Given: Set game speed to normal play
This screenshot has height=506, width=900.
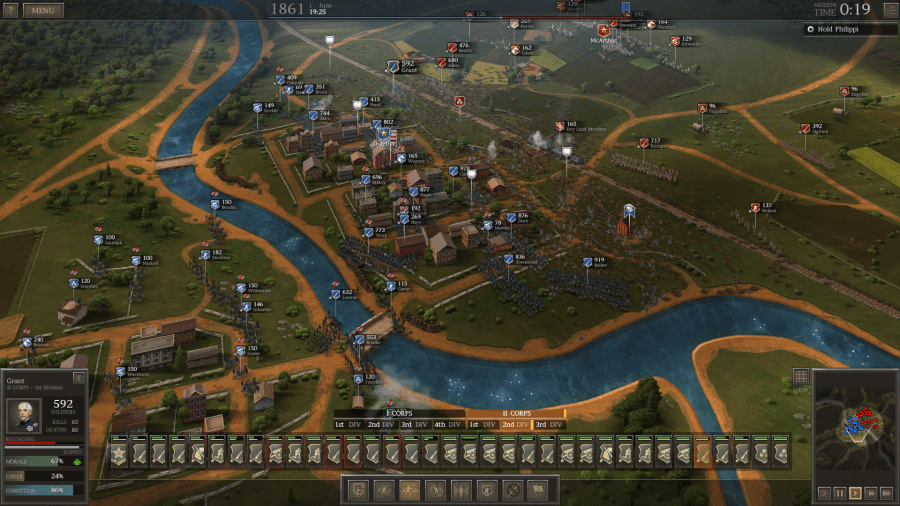Looking at the screenshot, I should point(855,493).
